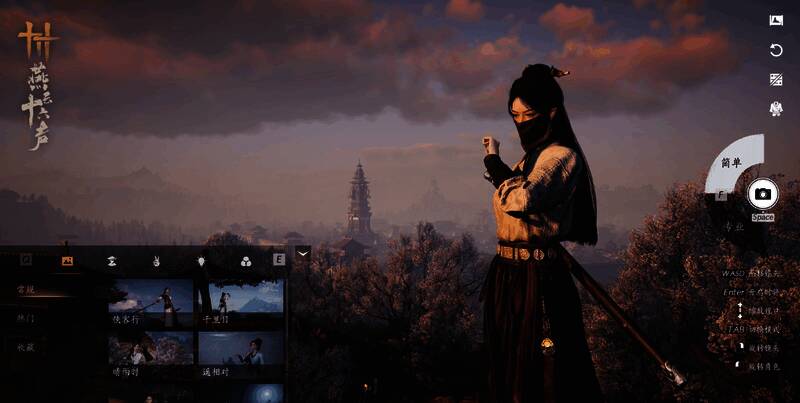Open the 收藏 favorites category
Screen dimensions: 800x403
26,347
